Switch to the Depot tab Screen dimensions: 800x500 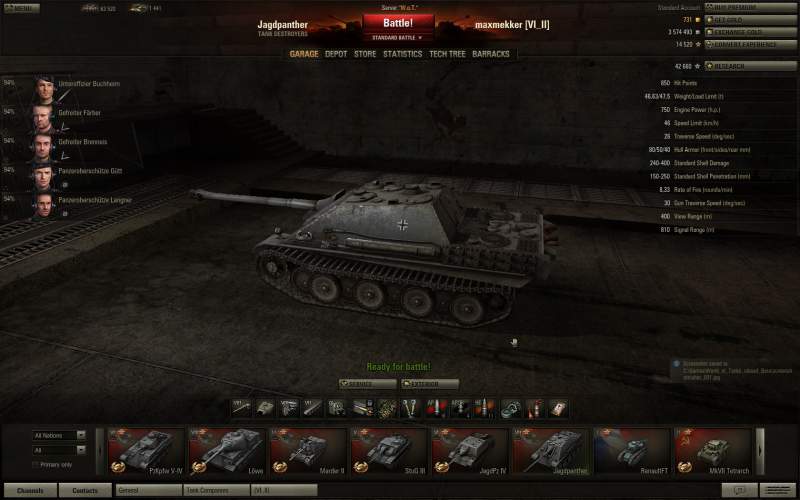pos(336,54)
